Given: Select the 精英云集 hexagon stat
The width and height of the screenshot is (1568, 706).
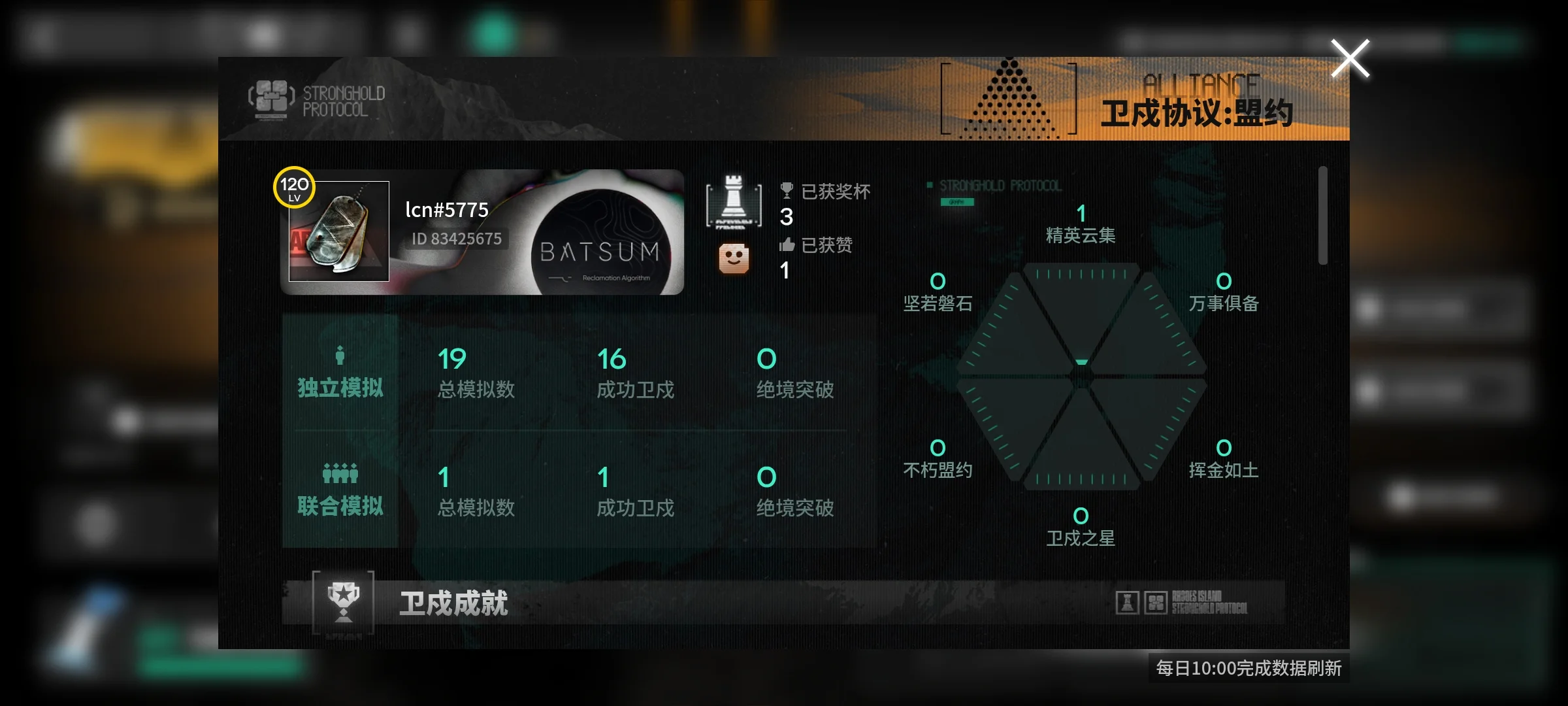Looking at the screenshot, I should [x=1081, y=224].
